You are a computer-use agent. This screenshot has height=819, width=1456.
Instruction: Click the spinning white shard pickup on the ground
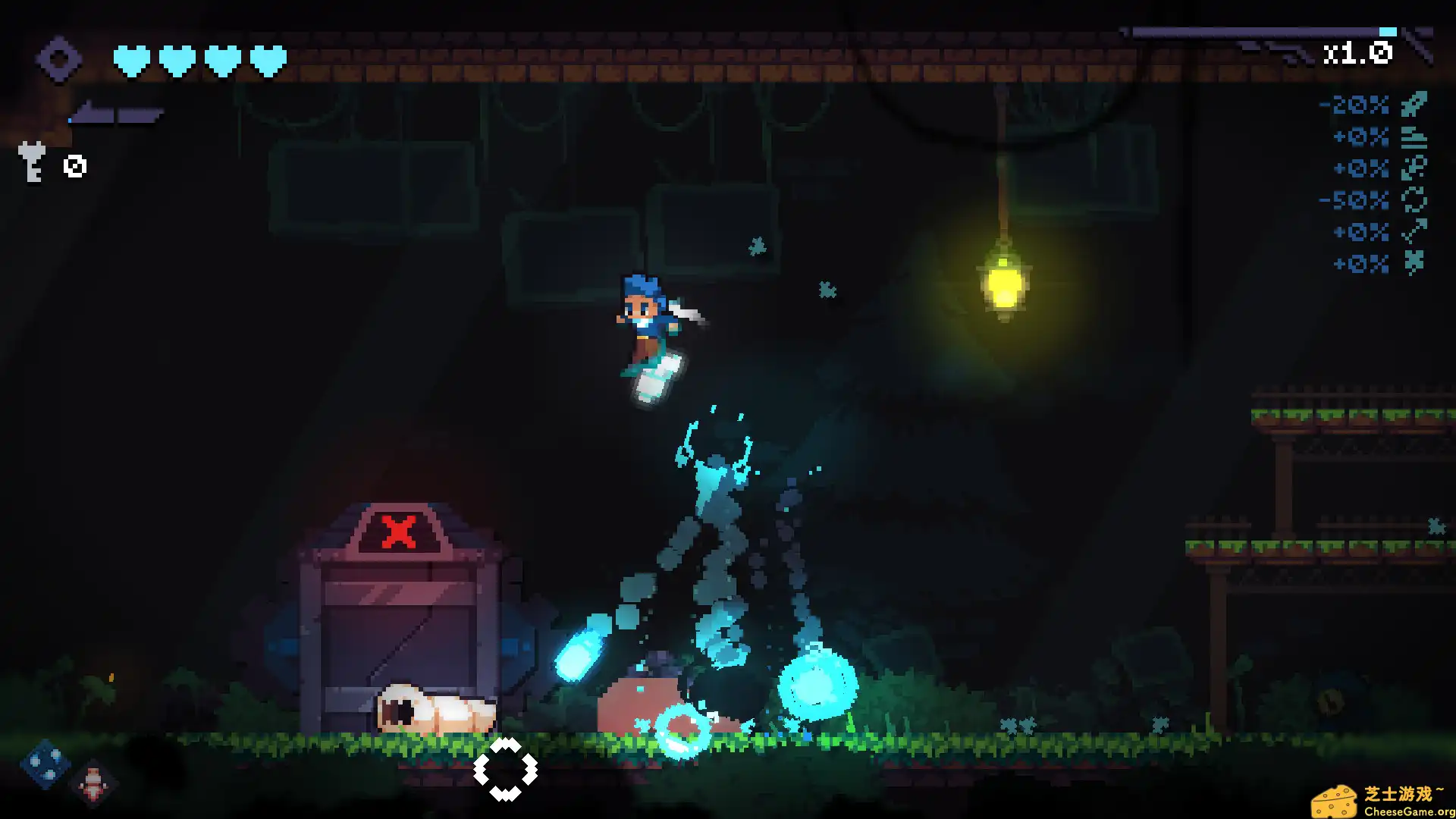(507, 768)
